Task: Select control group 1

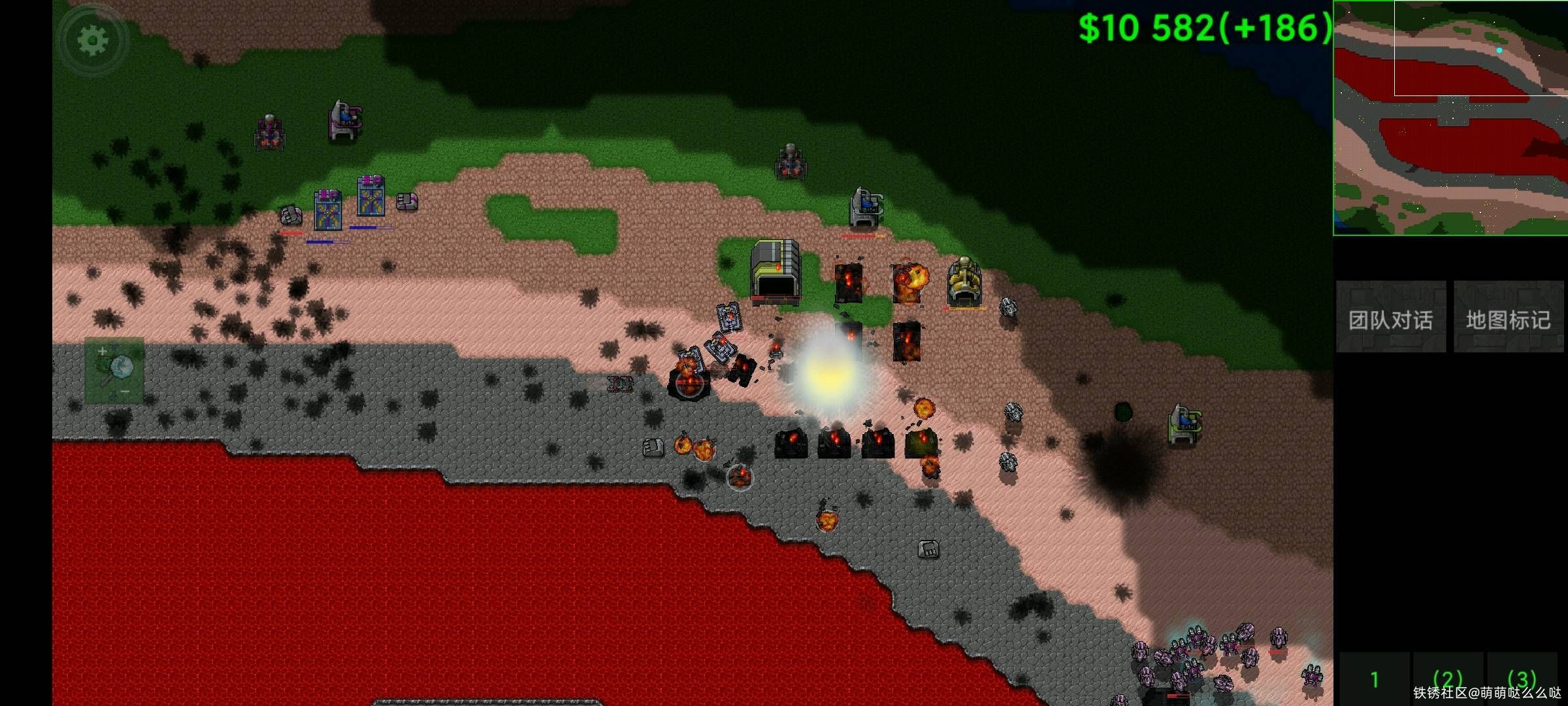Action: (x=1375, y=680)
